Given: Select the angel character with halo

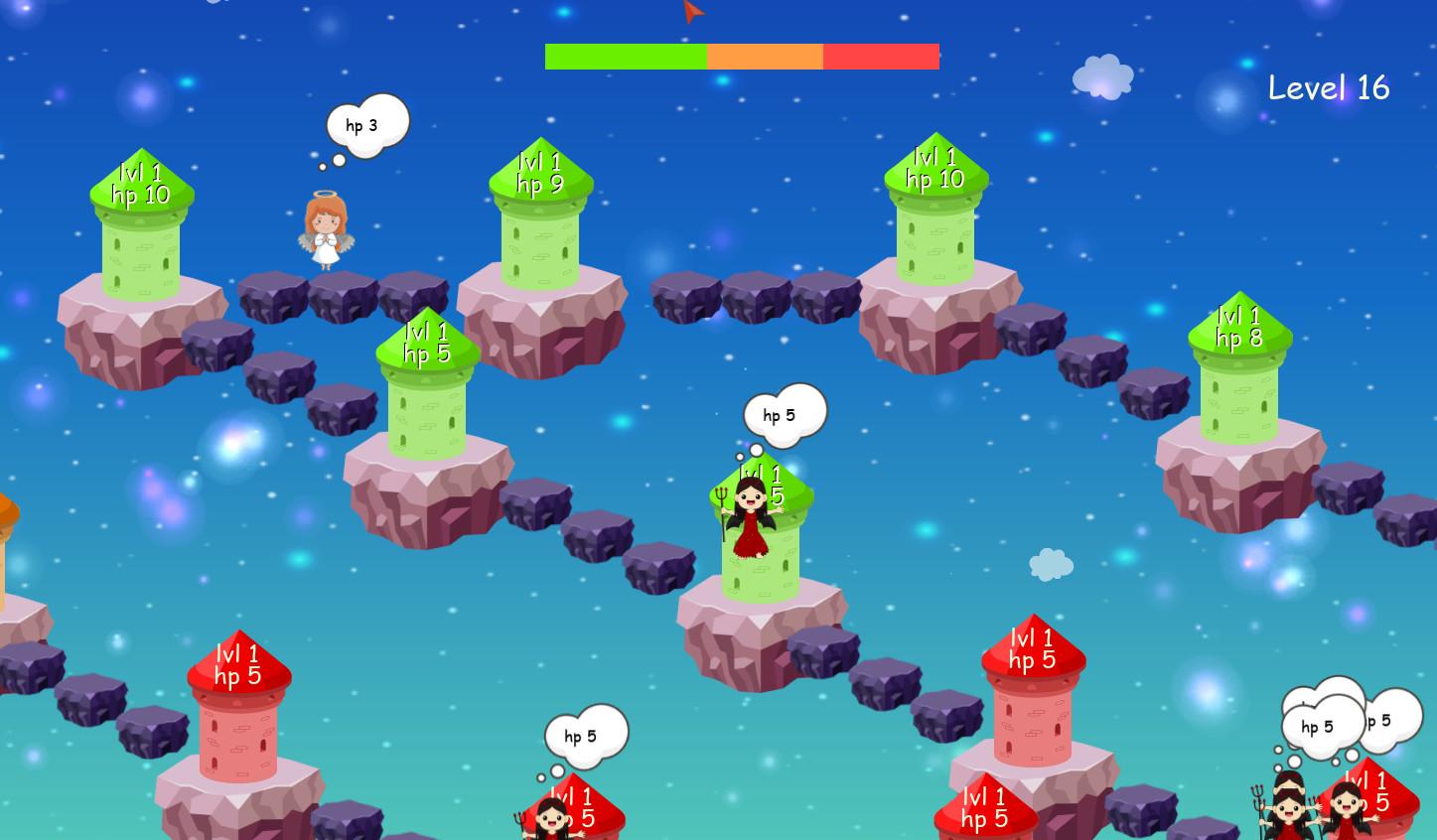Looking at the screenshot, I should click(x=328, y=228).
